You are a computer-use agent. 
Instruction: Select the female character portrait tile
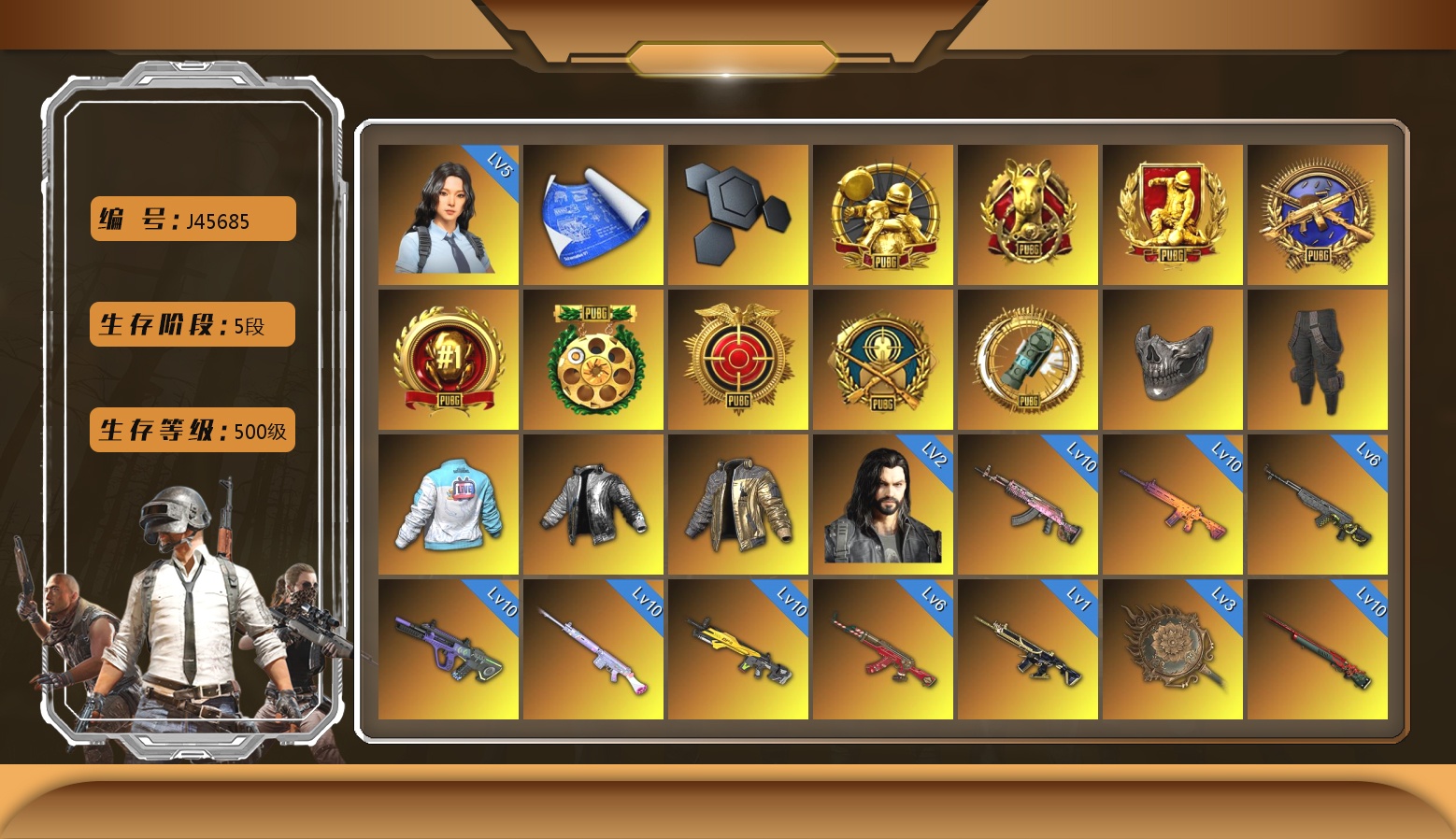pos(448,215)
